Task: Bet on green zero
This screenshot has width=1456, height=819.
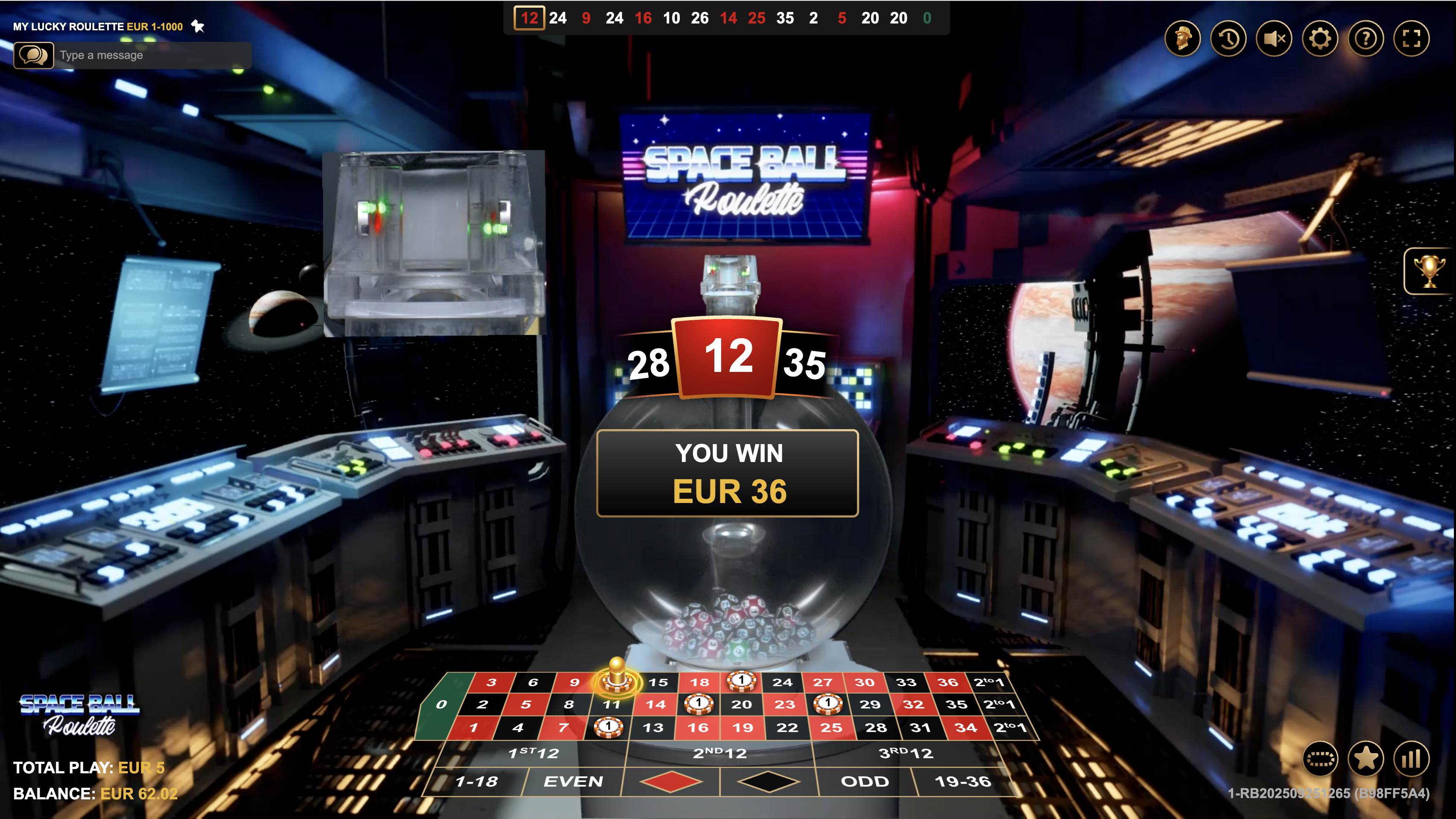Action: coord(441,704)
